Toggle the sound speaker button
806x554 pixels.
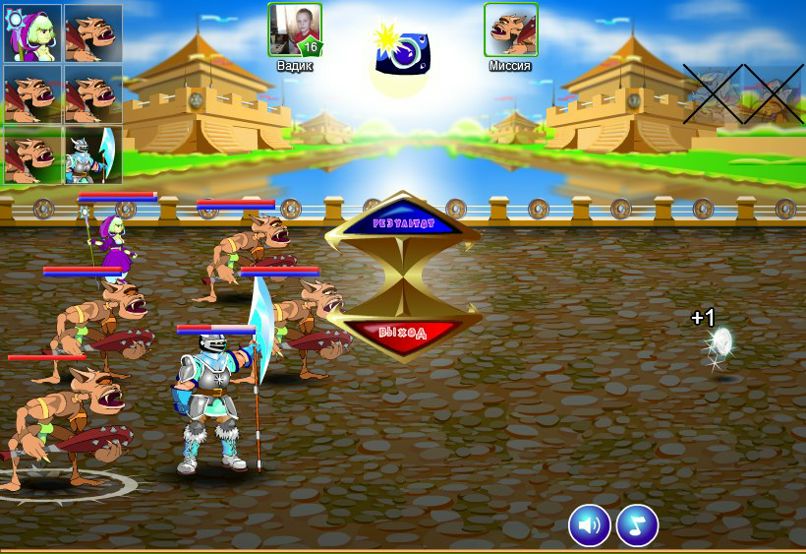tap(590, 524)
